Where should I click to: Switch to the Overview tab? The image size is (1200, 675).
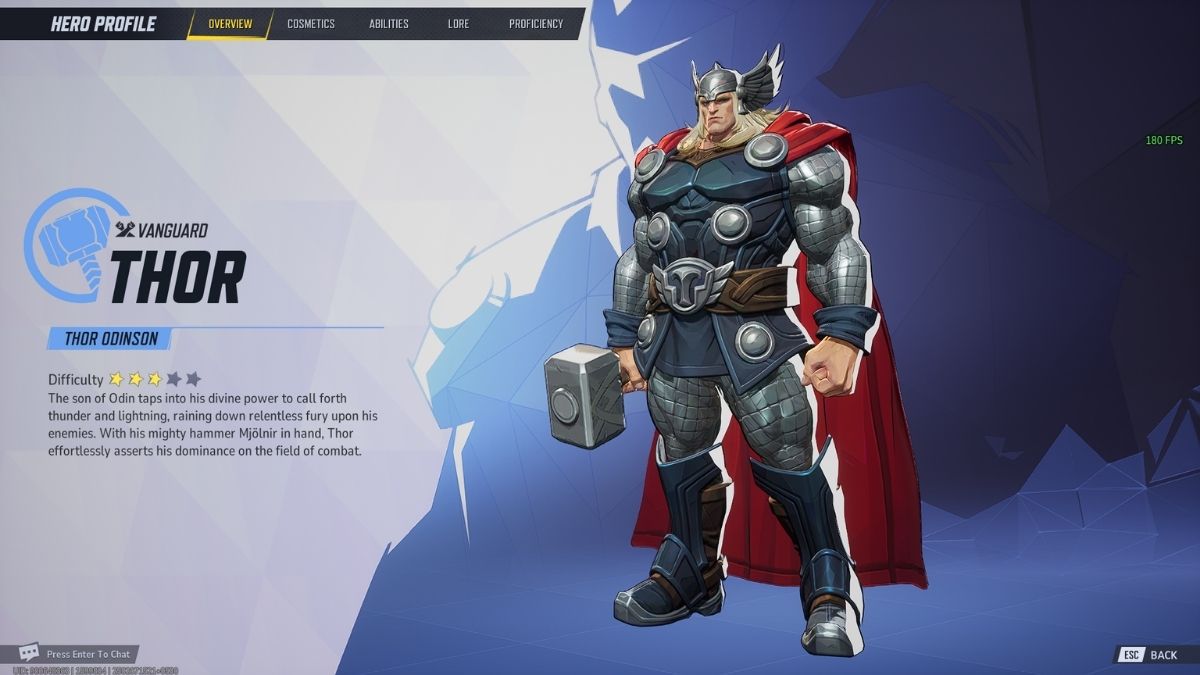click(x=230, y=24)
